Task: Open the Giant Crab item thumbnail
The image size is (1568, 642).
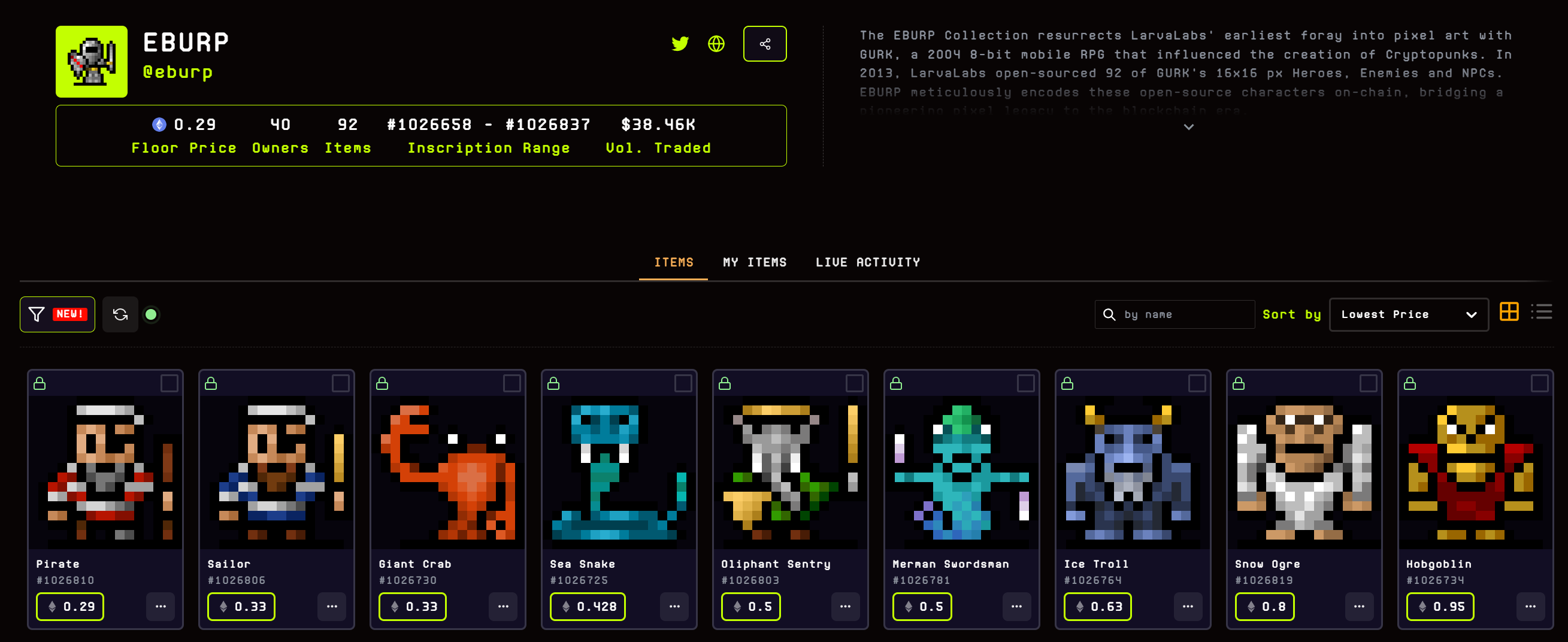Action: coord(447,473)
